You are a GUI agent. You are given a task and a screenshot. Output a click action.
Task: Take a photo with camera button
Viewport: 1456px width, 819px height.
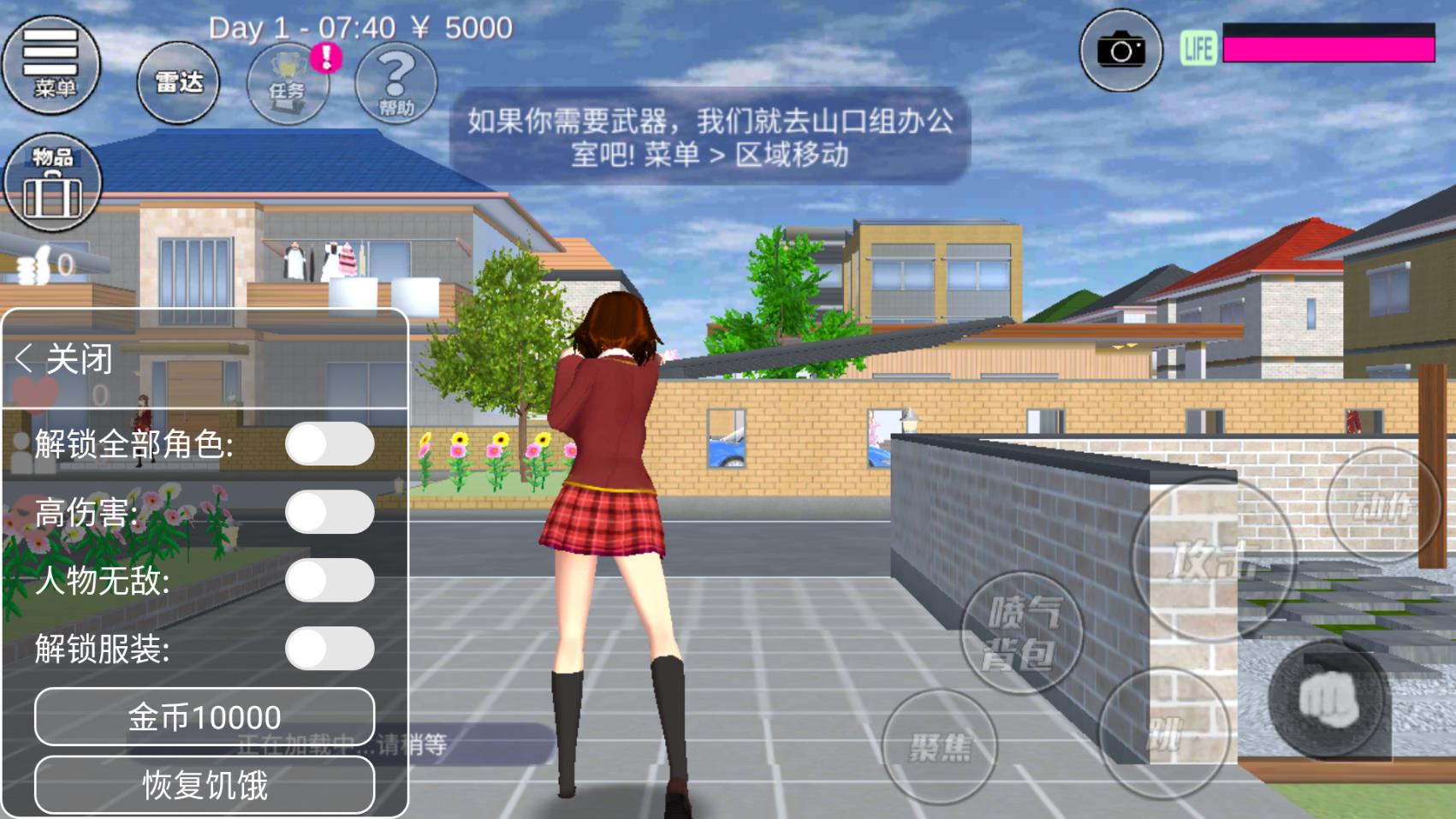[1120, 51]
